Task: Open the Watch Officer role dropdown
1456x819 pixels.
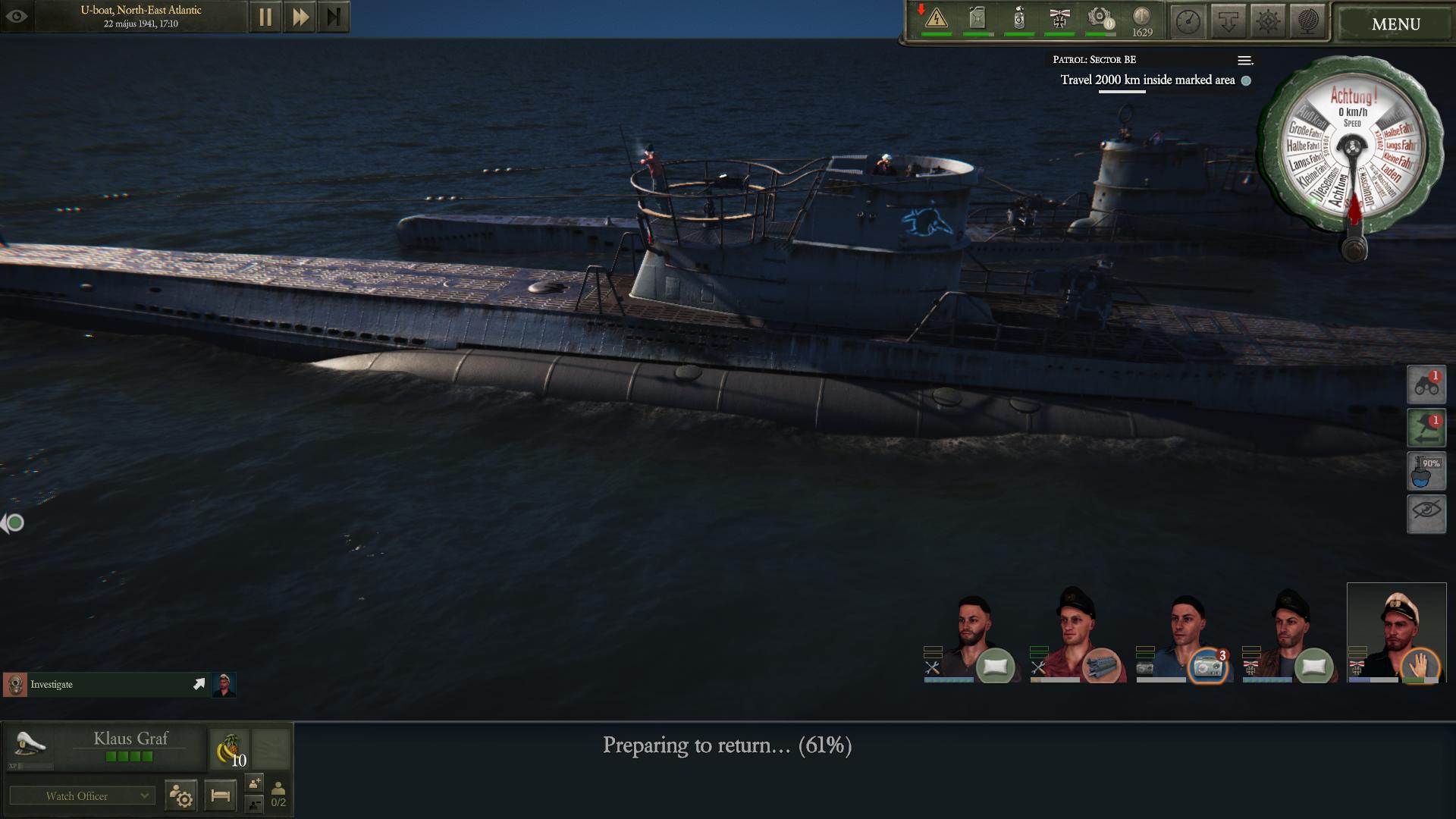Action: click(83, 795)
